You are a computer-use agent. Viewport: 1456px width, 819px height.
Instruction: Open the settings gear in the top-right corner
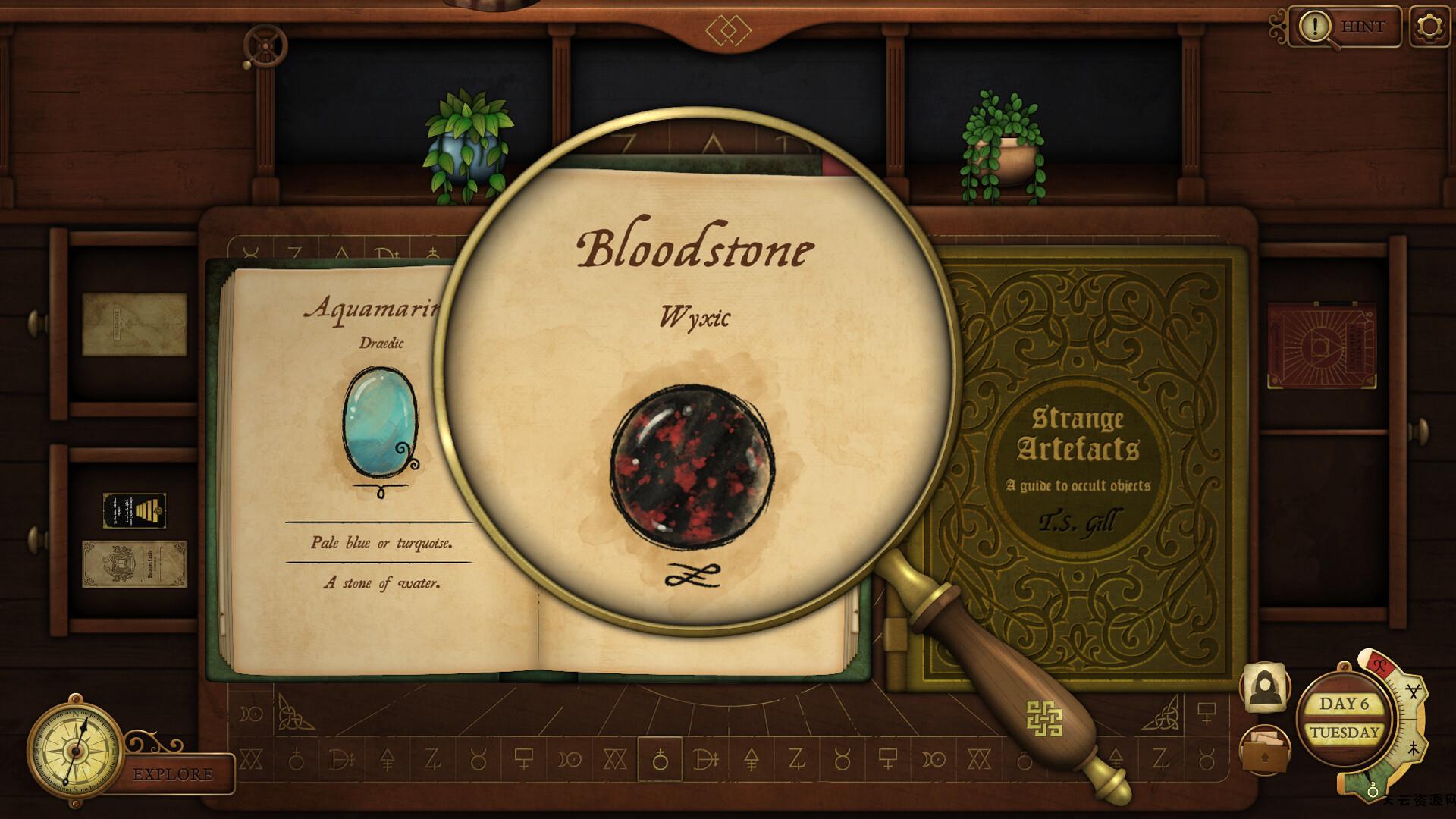(x=1429, y=27)
